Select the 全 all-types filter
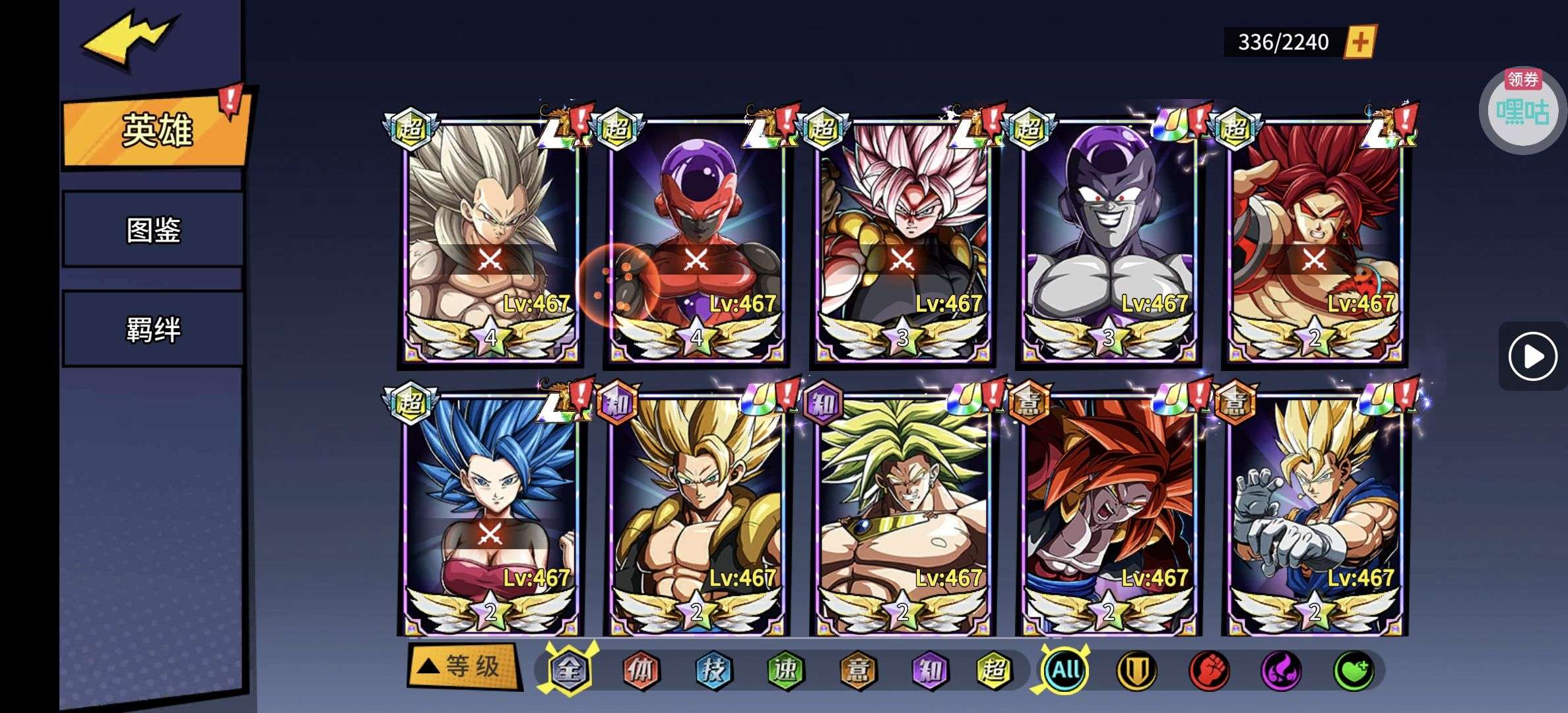This screenshot has height=713, width=1568. (x=569, y=671)
